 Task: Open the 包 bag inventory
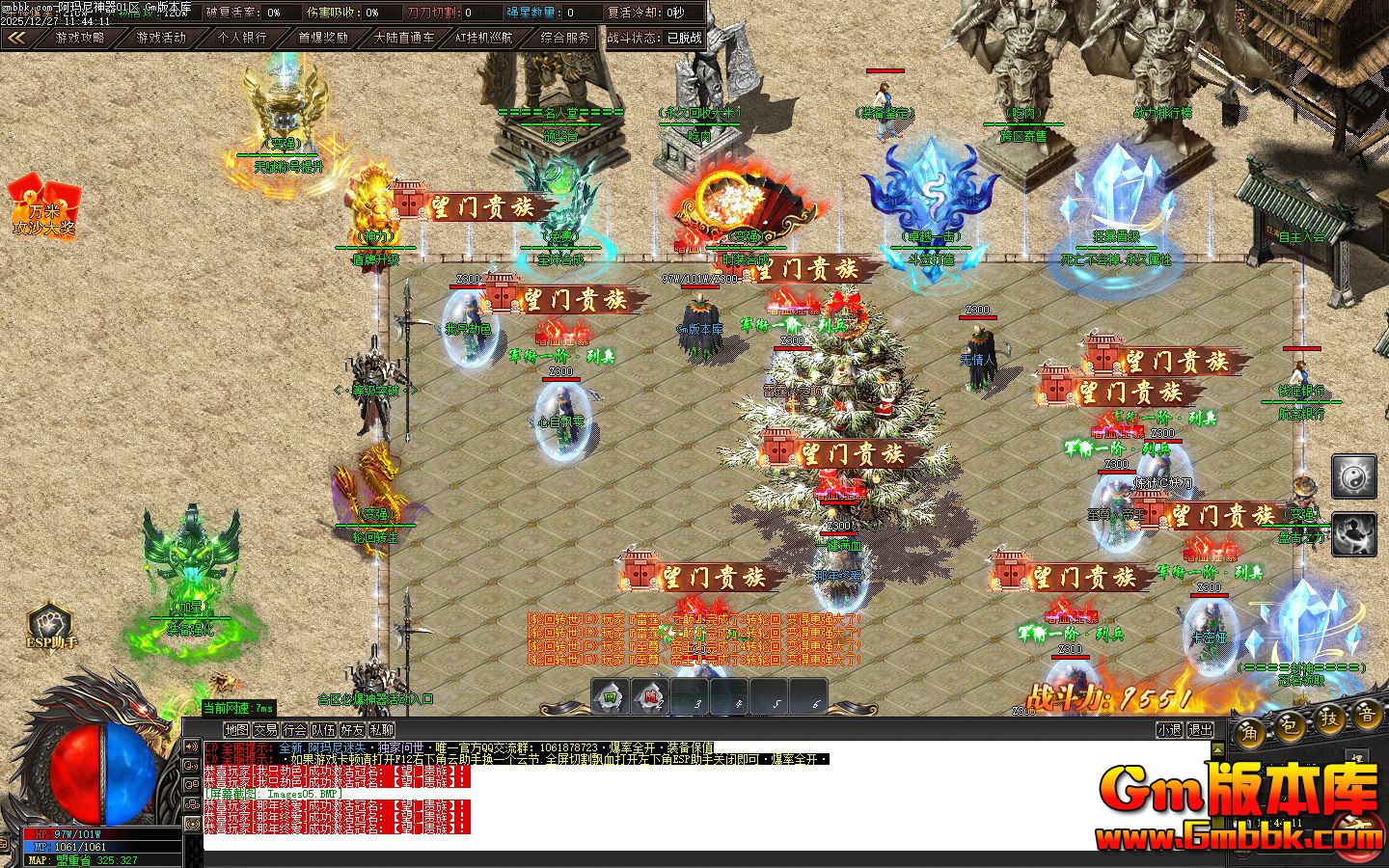(x=1290, y=723)
